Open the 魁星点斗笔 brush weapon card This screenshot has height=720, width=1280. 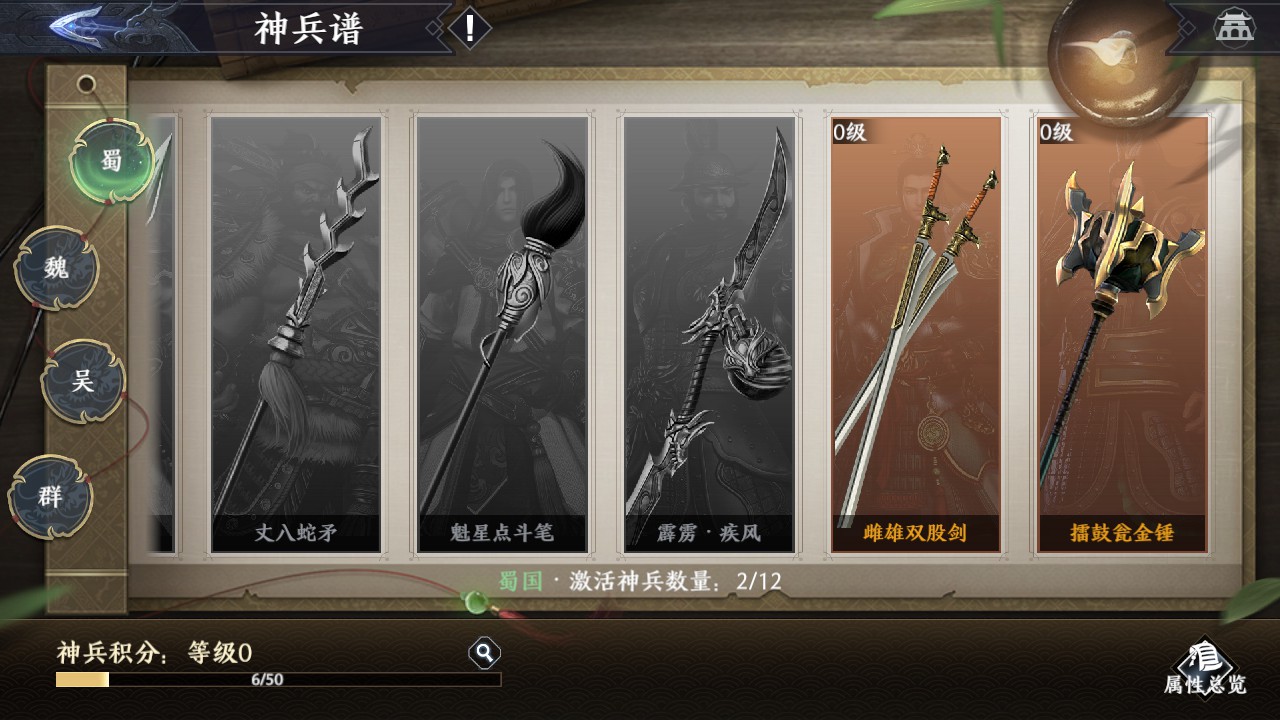point(502,334)
